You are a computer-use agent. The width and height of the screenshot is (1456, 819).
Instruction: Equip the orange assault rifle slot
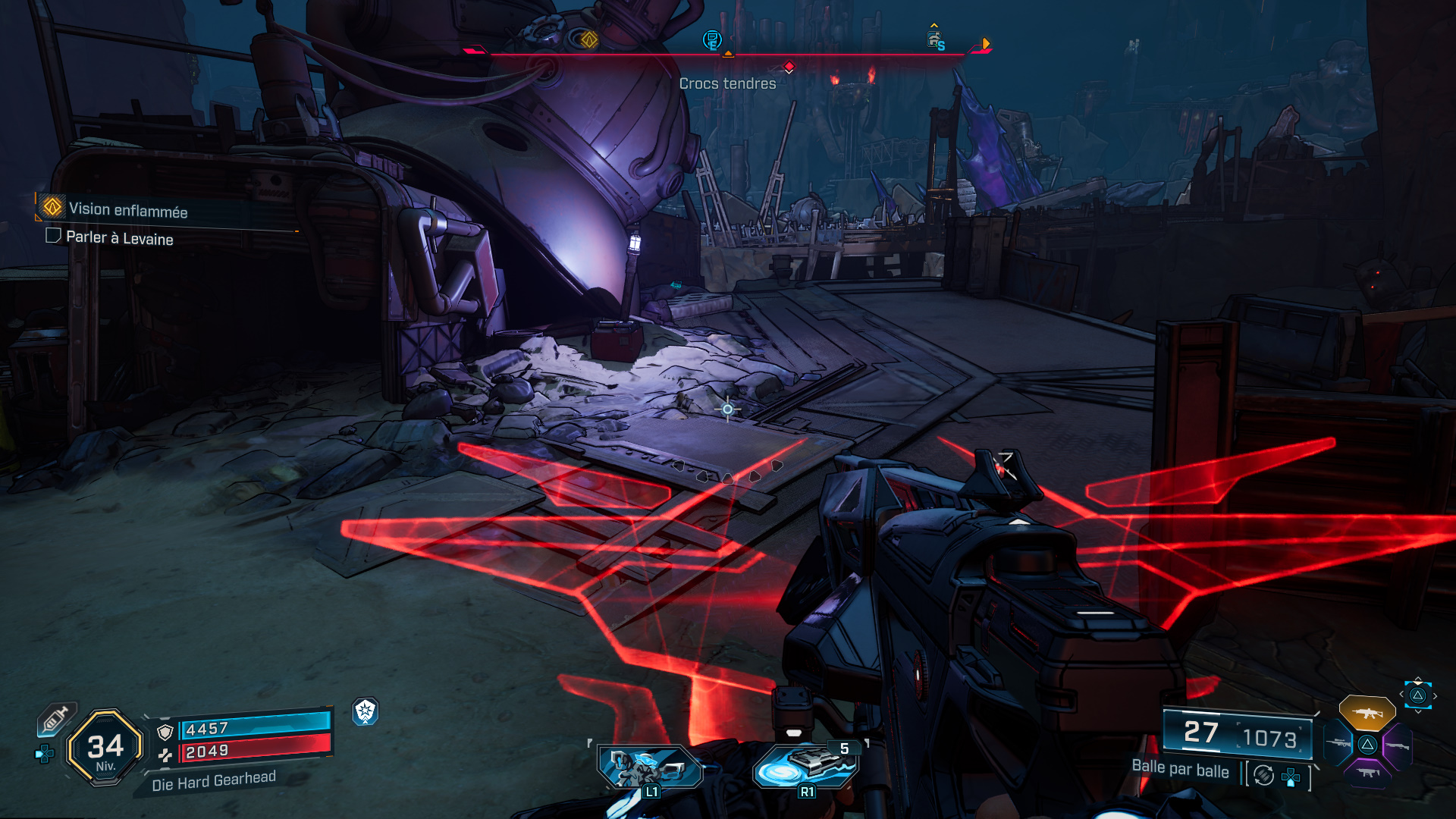coord(1367,713)
